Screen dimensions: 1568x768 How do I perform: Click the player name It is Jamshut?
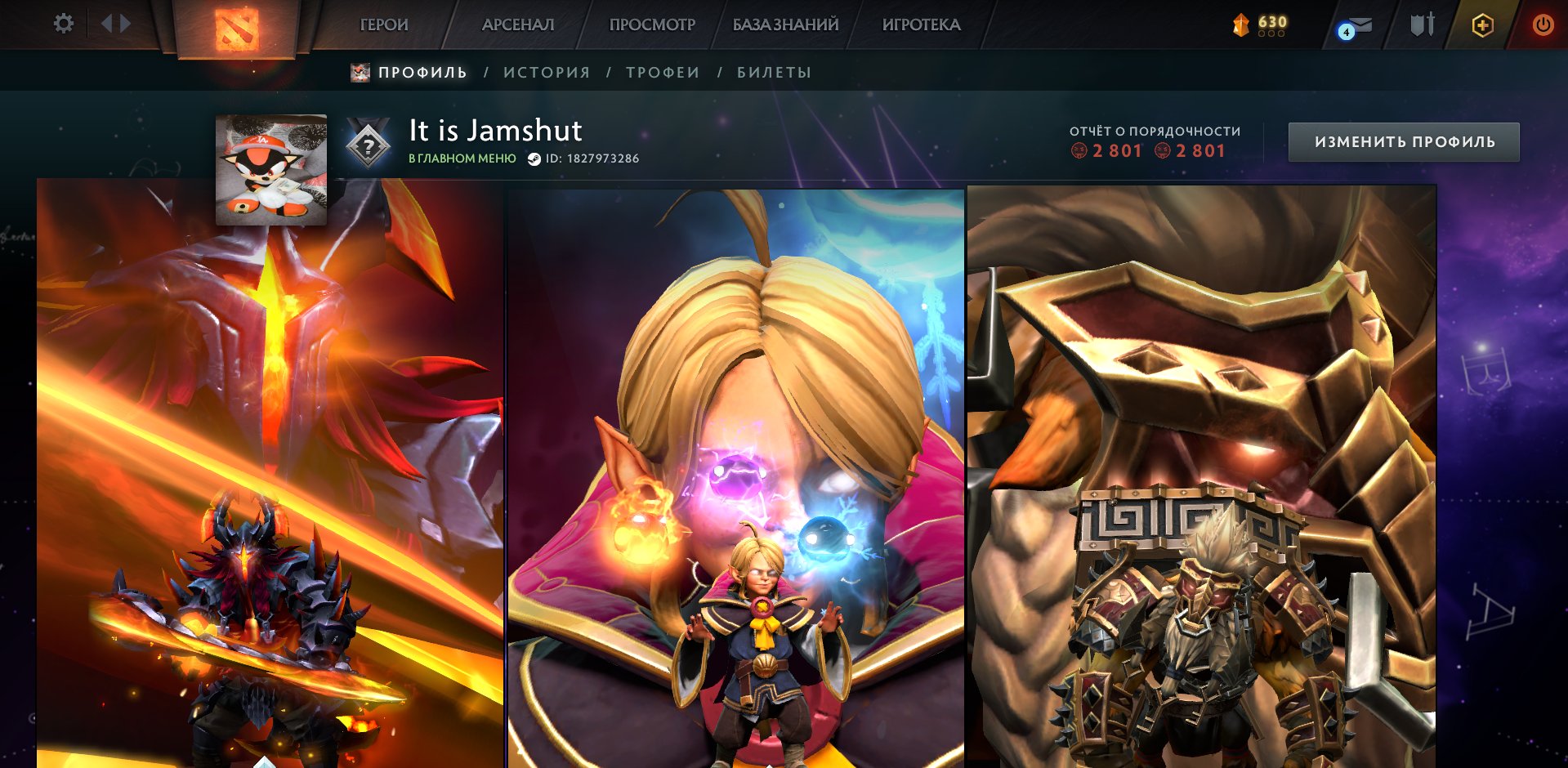494,131
